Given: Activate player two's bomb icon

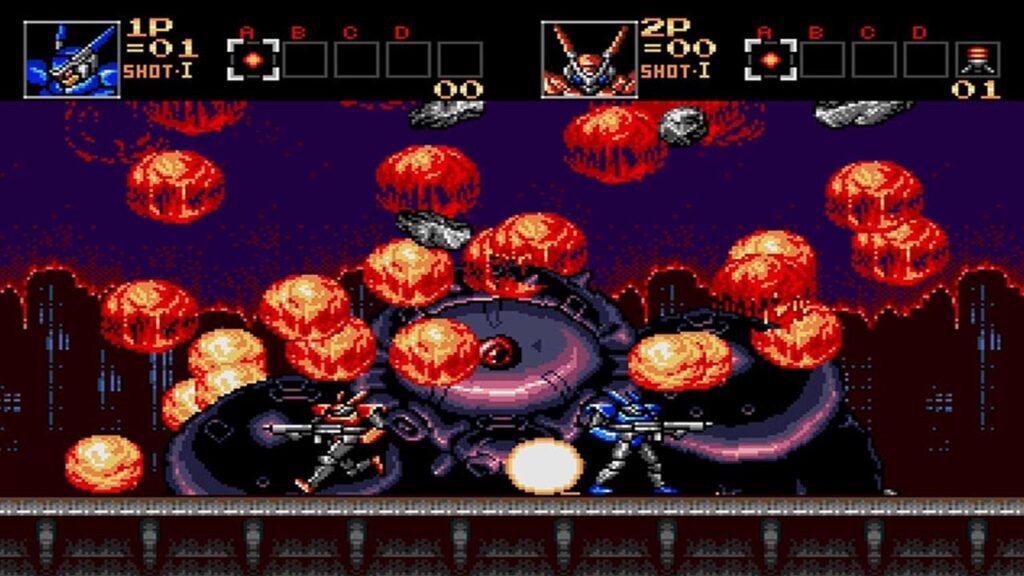Looking at the screenshot, I should [x=976, y=59].
